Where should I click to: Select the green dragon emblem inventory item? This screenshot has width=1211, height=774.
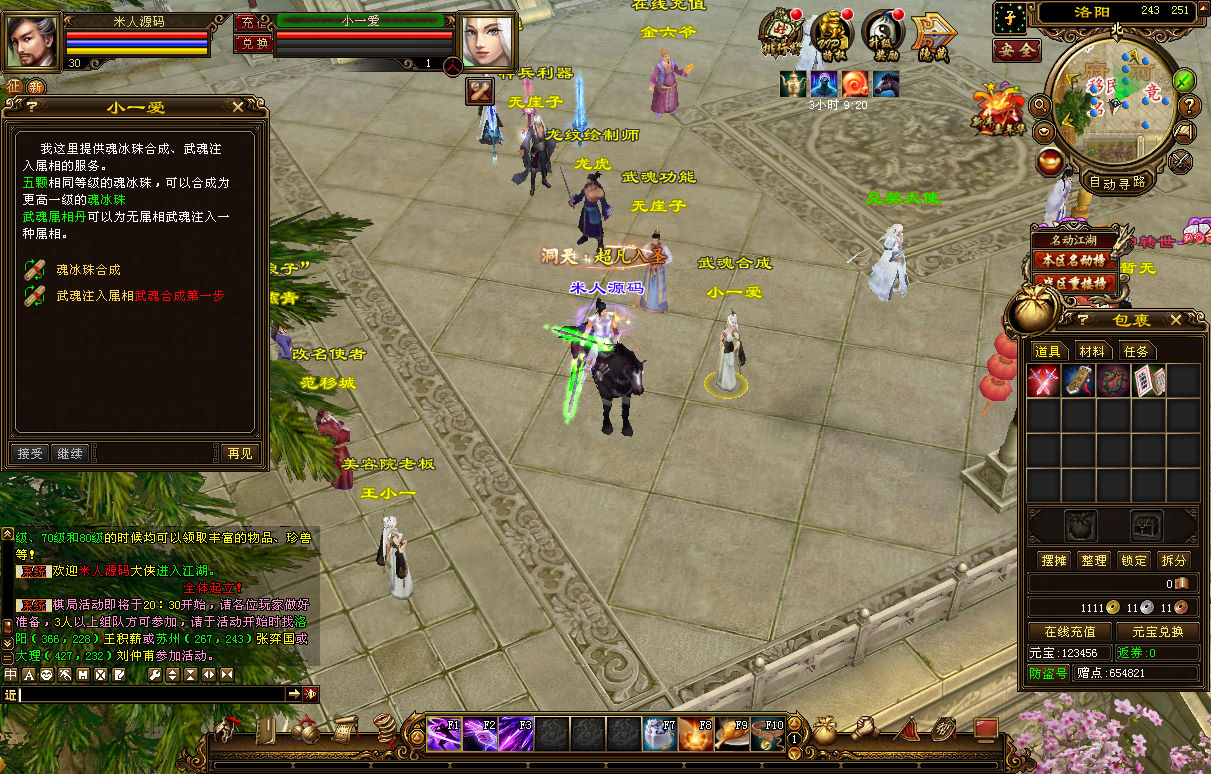click(x=1113, y=380)
